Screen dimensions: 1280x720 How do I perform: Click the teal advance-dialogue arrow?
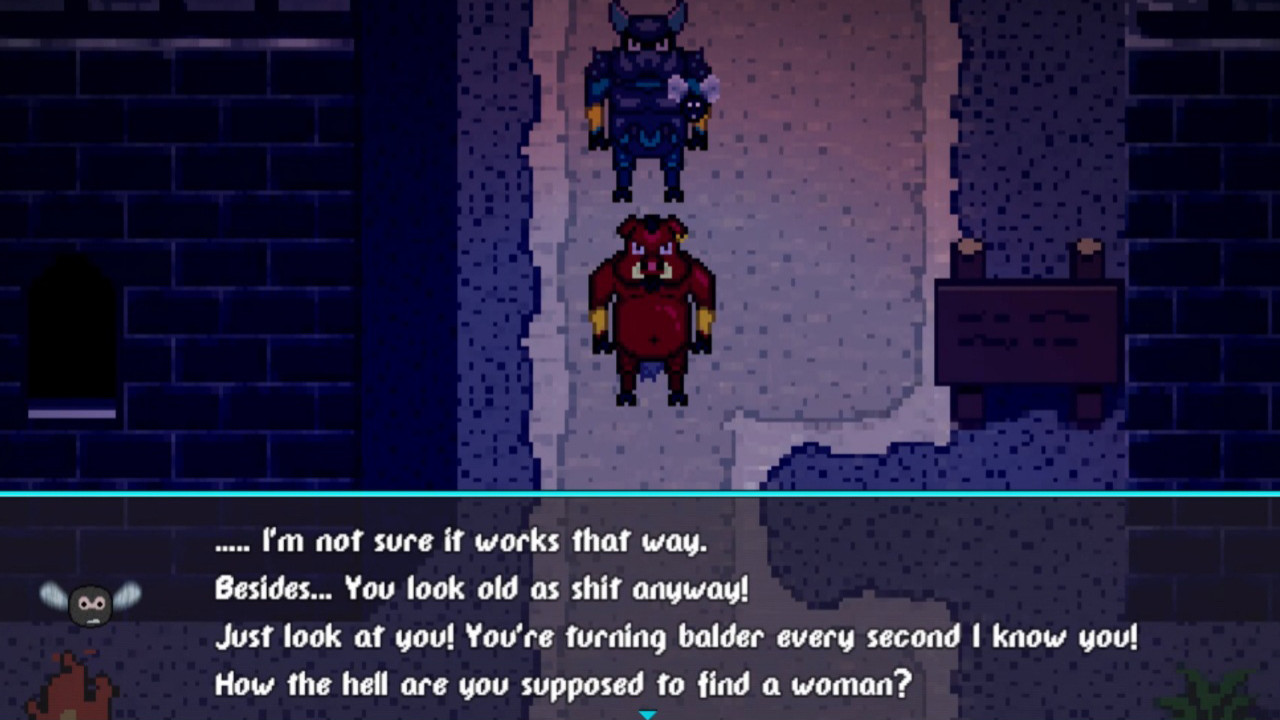tap(648, 714)
